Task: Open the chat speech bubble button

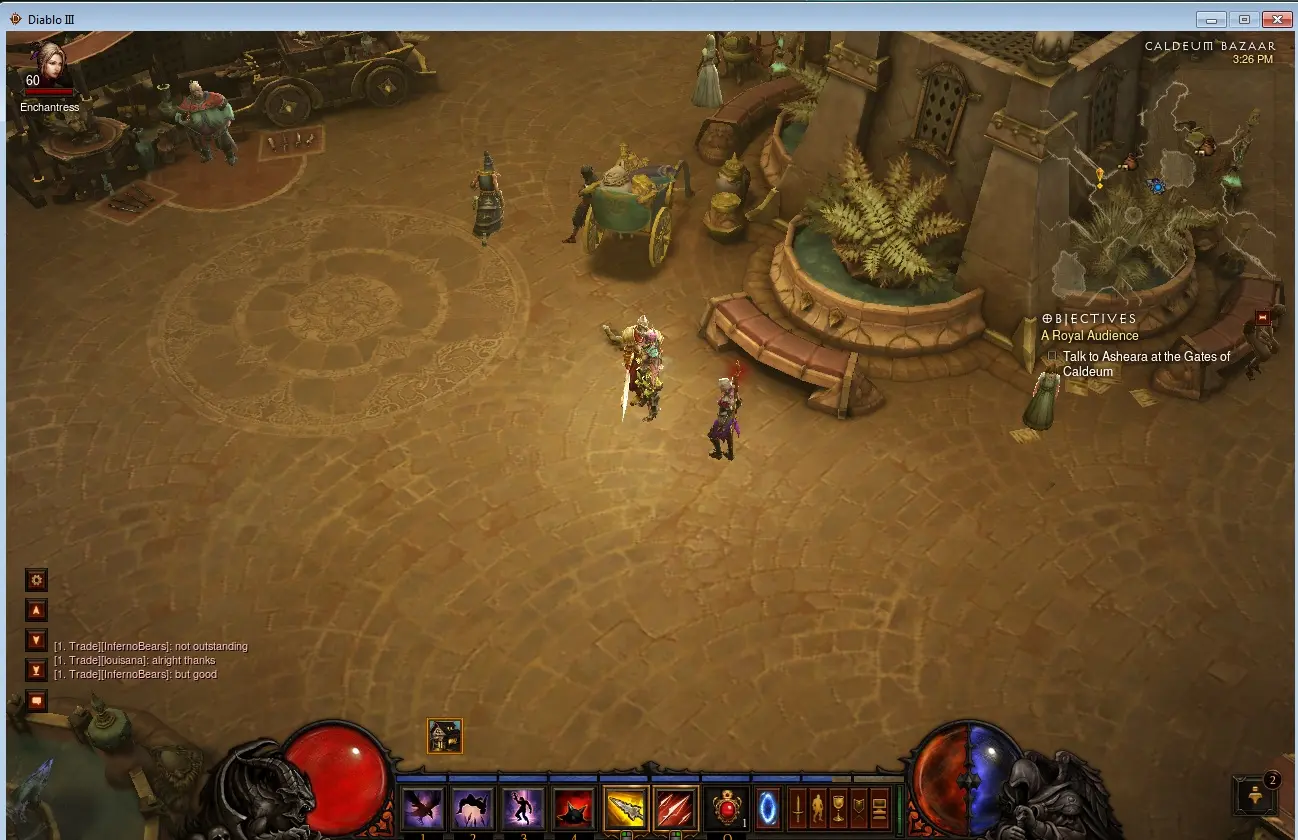Action: pos(37,701)
